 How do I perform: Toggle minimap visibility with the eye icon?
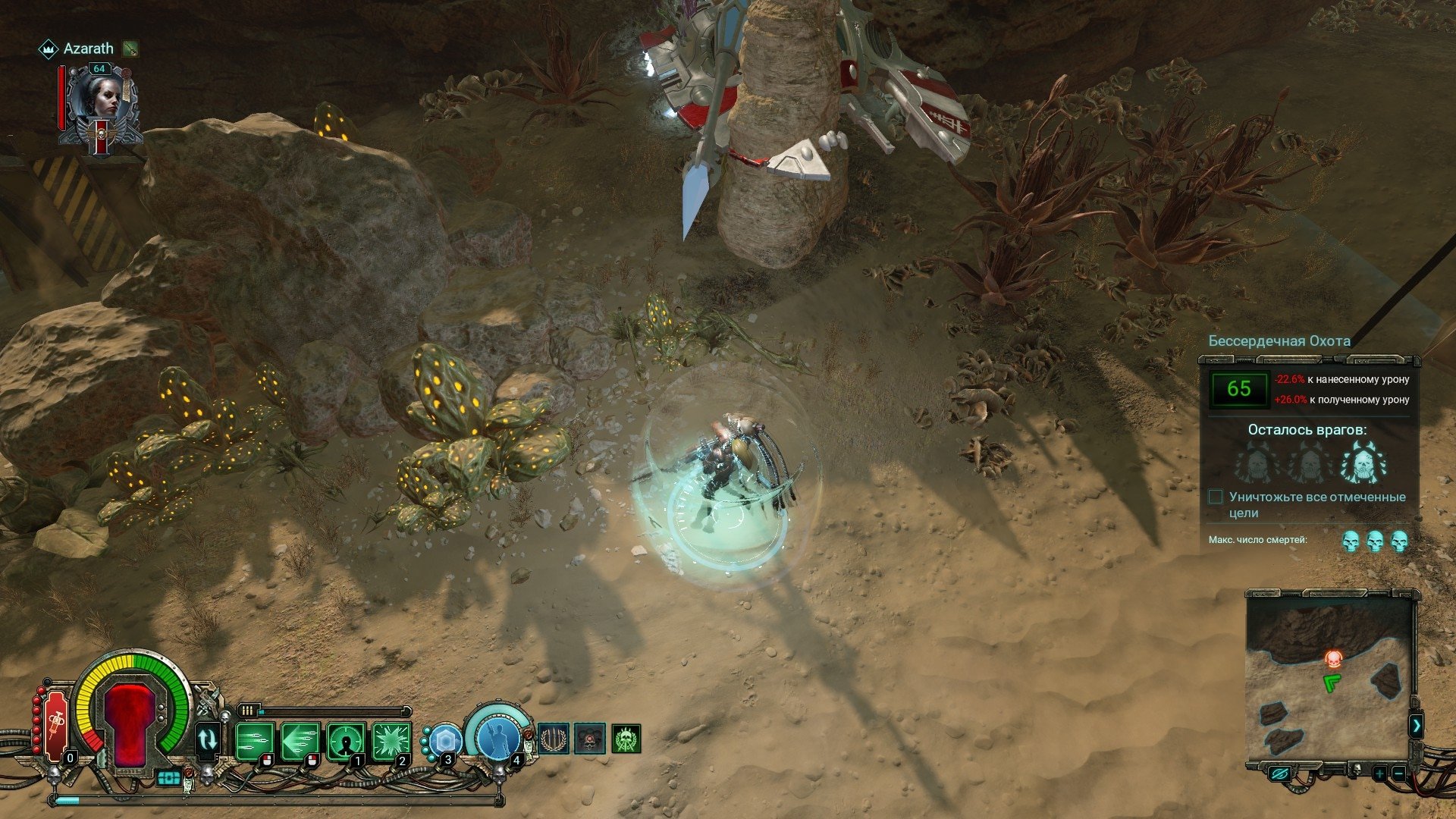pyautogui.click(x=1280, y=773)
